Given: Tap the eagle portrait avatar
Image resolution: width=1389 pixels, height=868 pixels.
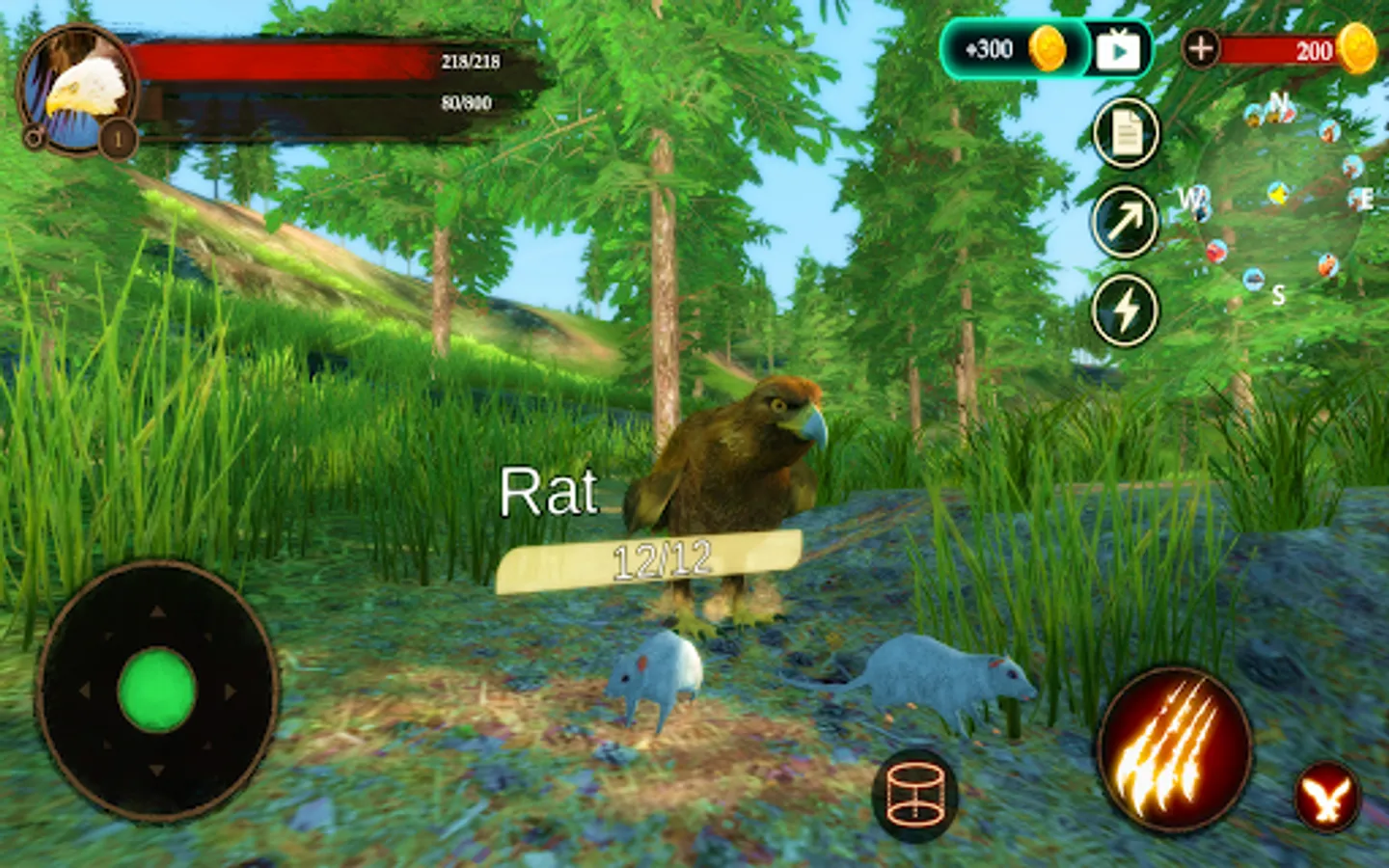Looking at the screenshot, I should coord(79,90).
